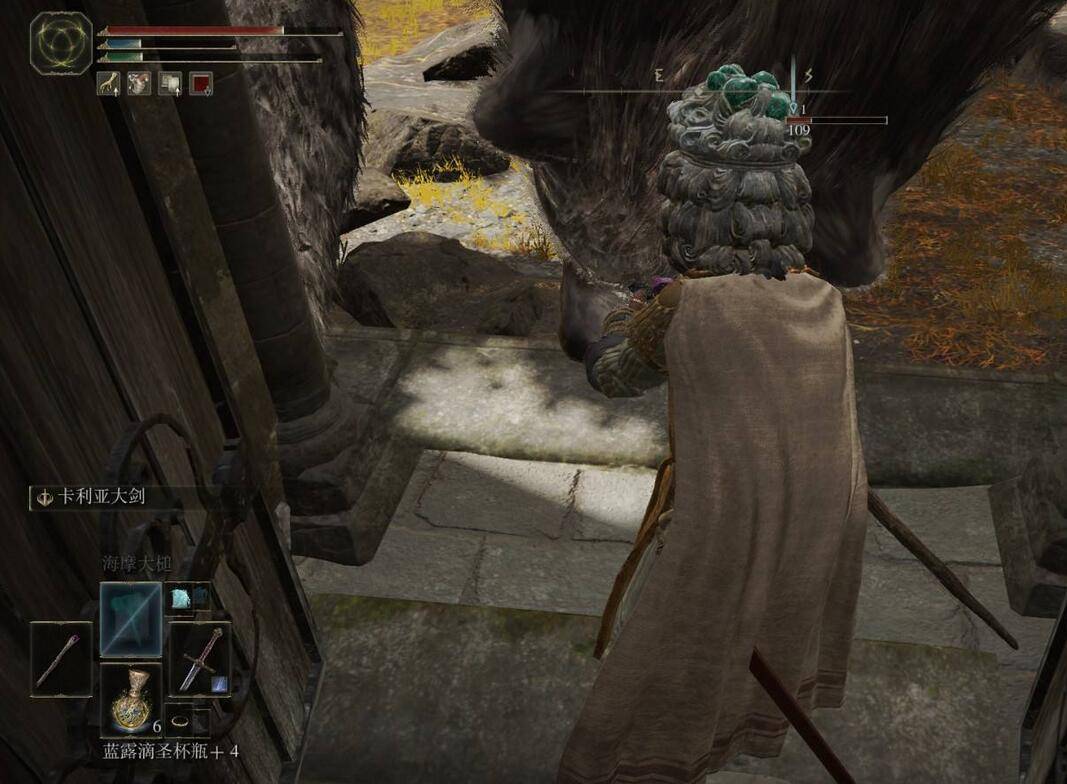The height and width of the screenshot is (784, 1067).
Task: Select the highlighted blue spell slot
Action: pos(130,618)
